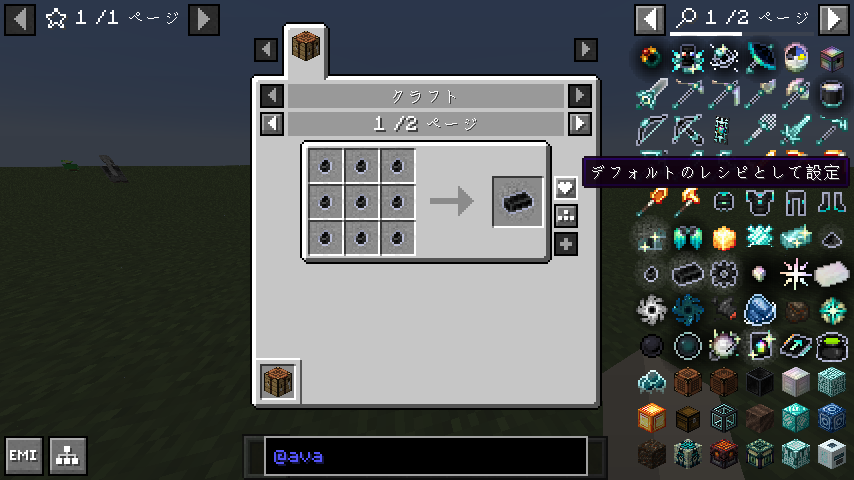
Task: Switch to the previous recipe category before クラフト
Action: coord(272,96)
